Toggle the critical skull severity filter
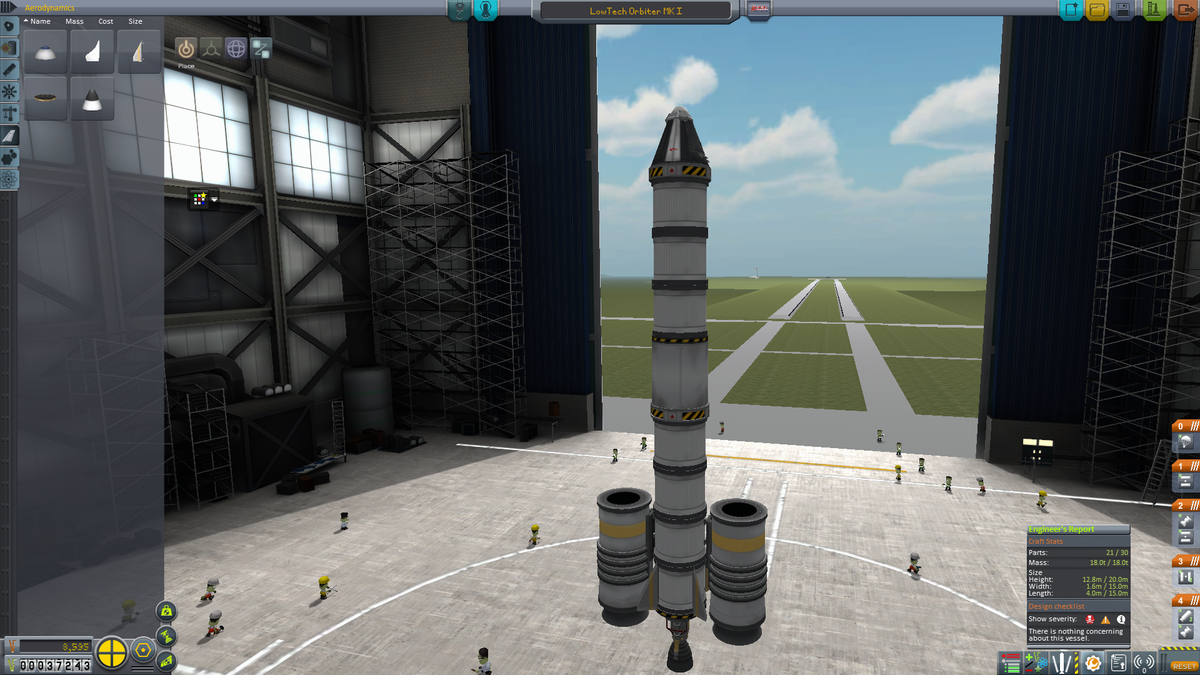Screen dimensions: 1200x675 point(1089,619)
